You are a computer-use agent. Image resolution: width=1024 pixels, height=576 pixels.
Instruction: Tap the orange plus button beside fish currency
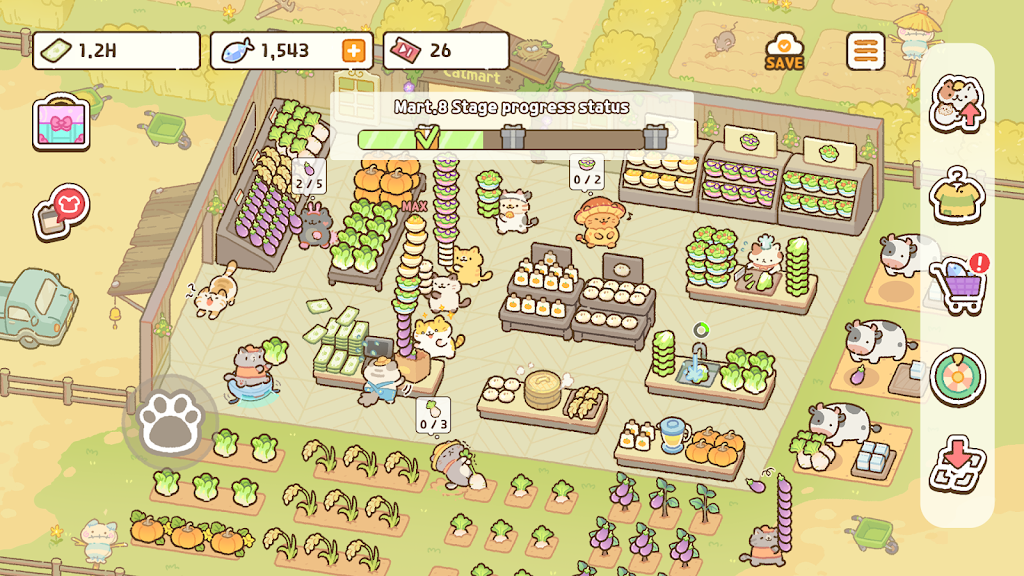tap(353, 51)
